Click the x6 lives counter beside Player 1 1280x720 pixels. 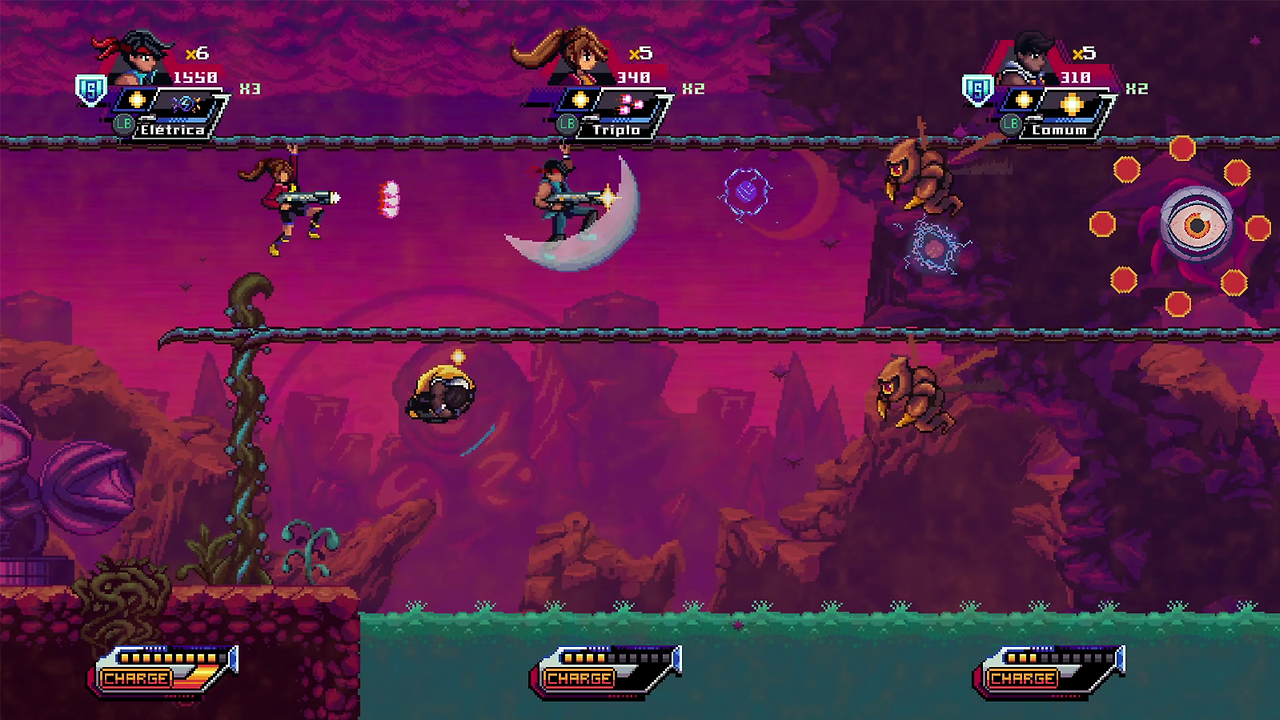pos(195,52)
